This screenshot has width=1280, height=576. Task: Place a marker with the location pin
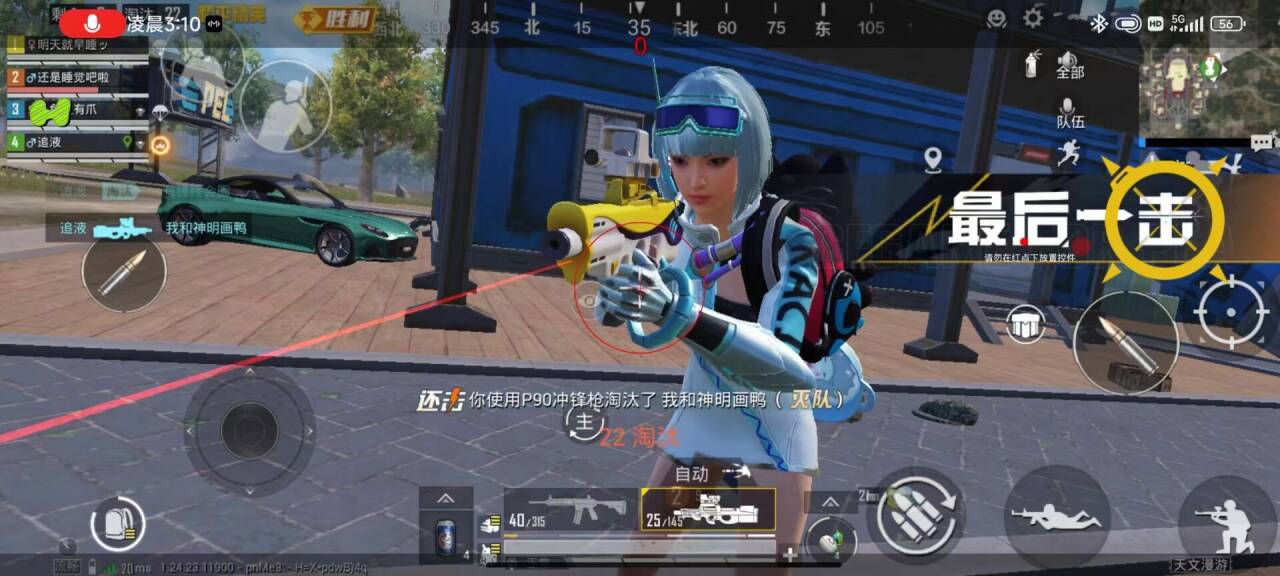point(933,159)
